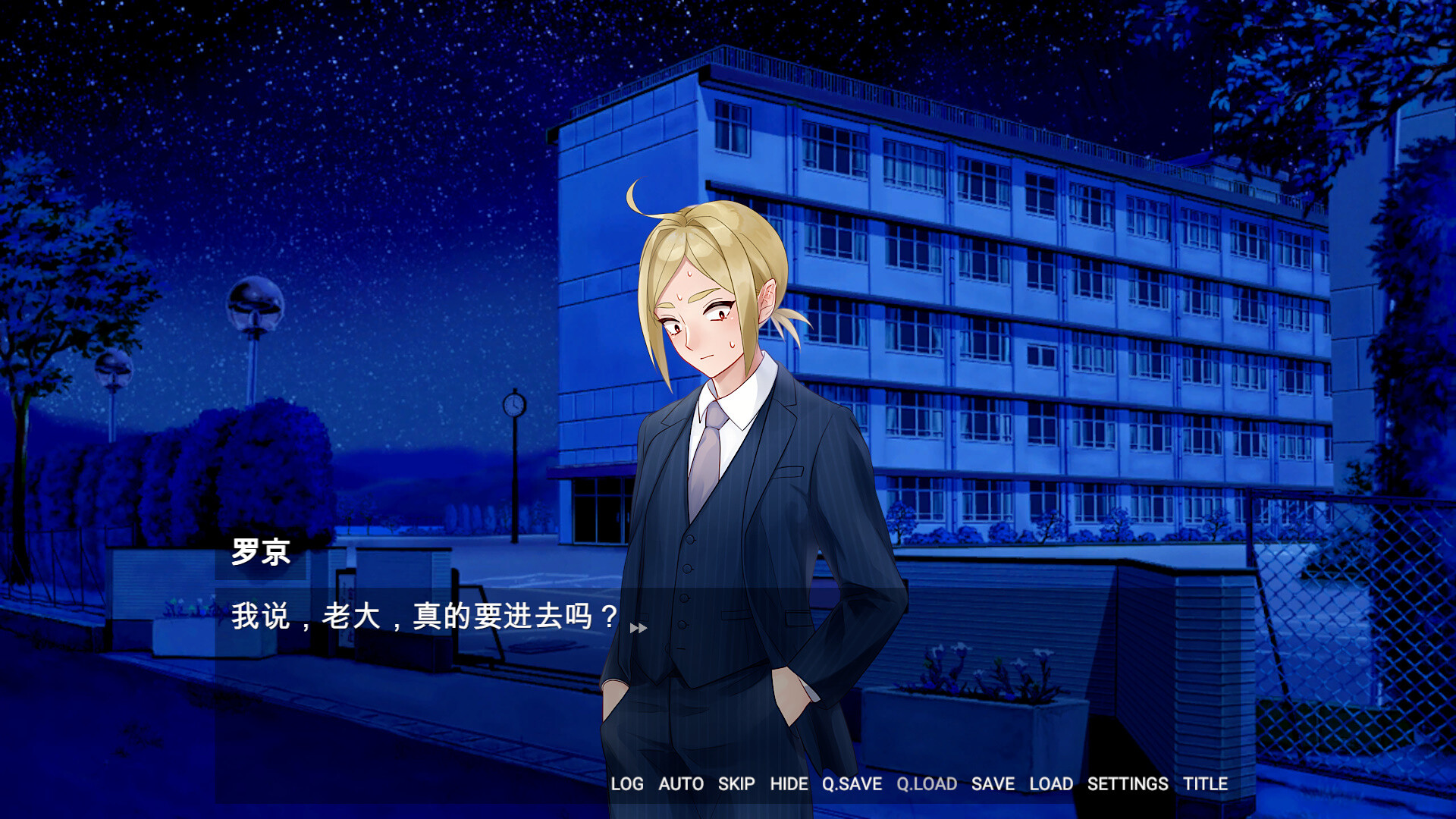Select Q.LOAD, the highlighted menu option
1456x819 pixels.
(x=928, y=784)
